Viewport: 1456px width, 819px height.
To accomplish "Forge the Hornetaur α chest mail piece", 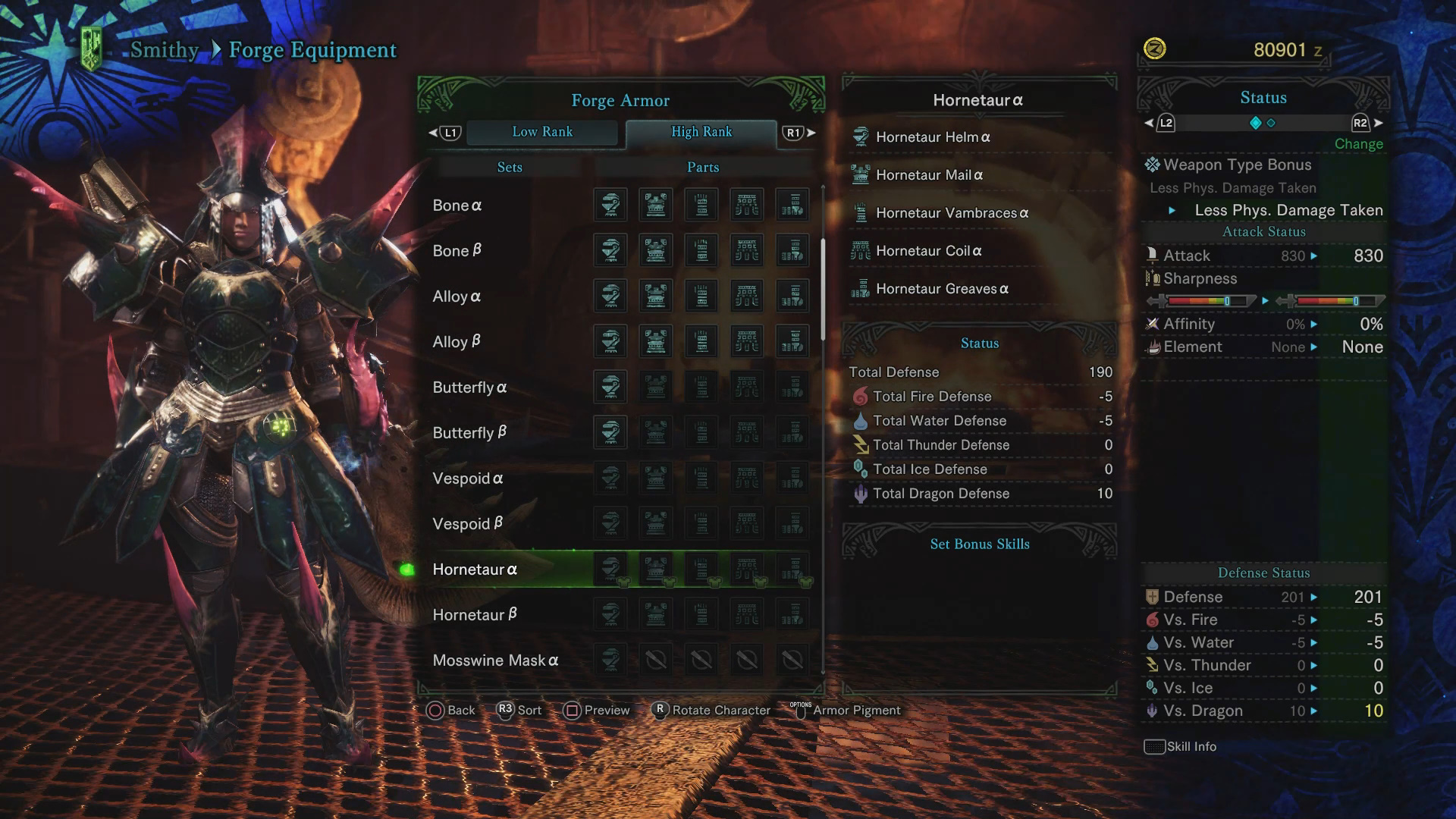I will (656, 569).
